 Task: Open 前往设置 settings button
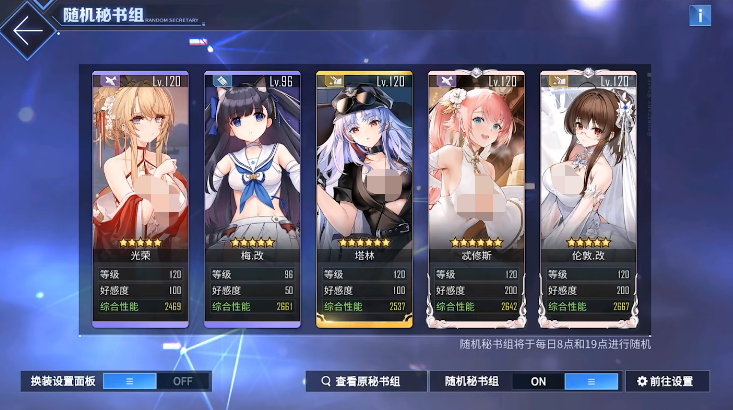666,381
